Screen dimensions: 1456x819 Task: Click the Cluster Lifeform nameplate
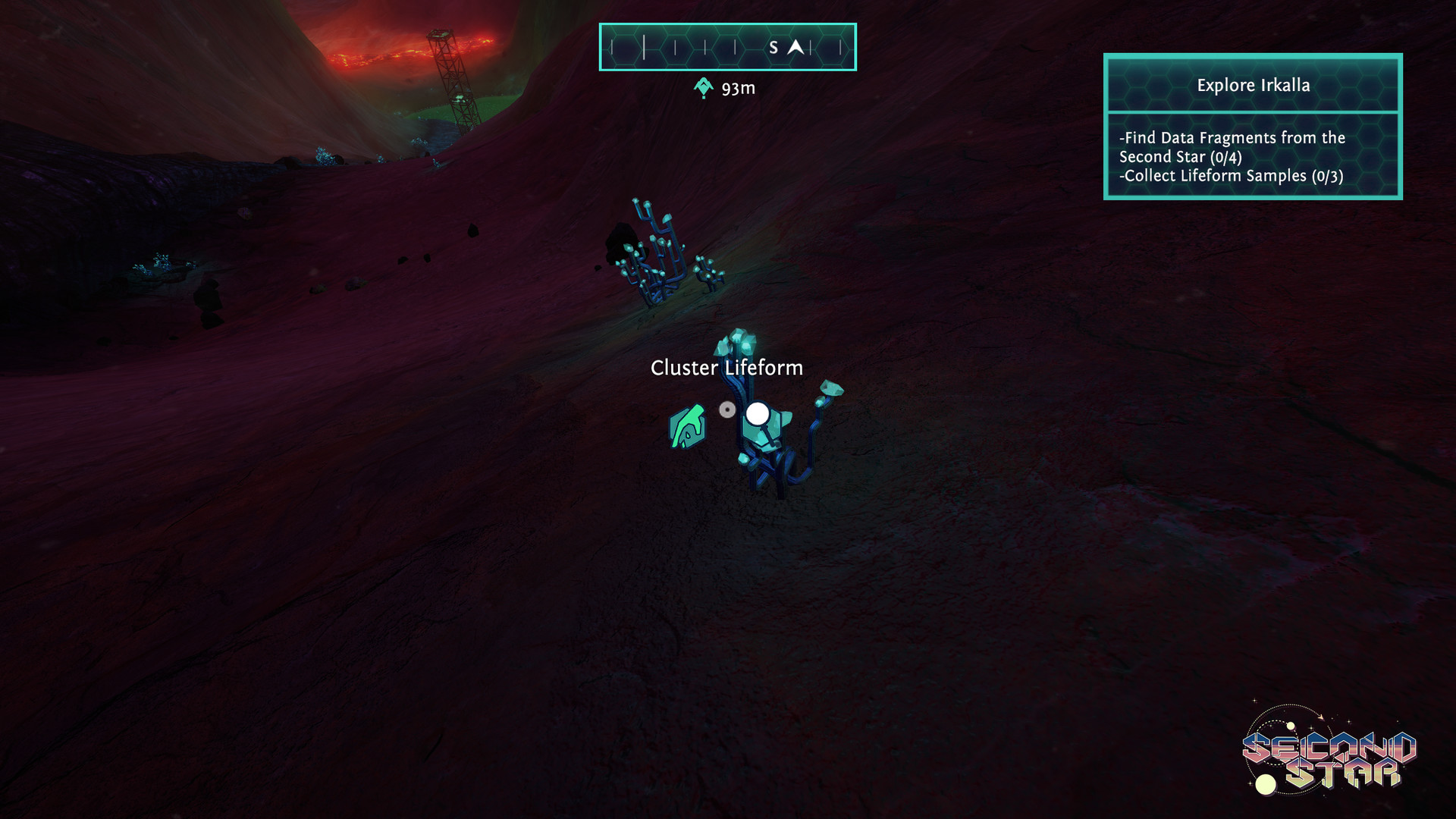(x=726, y=368)
